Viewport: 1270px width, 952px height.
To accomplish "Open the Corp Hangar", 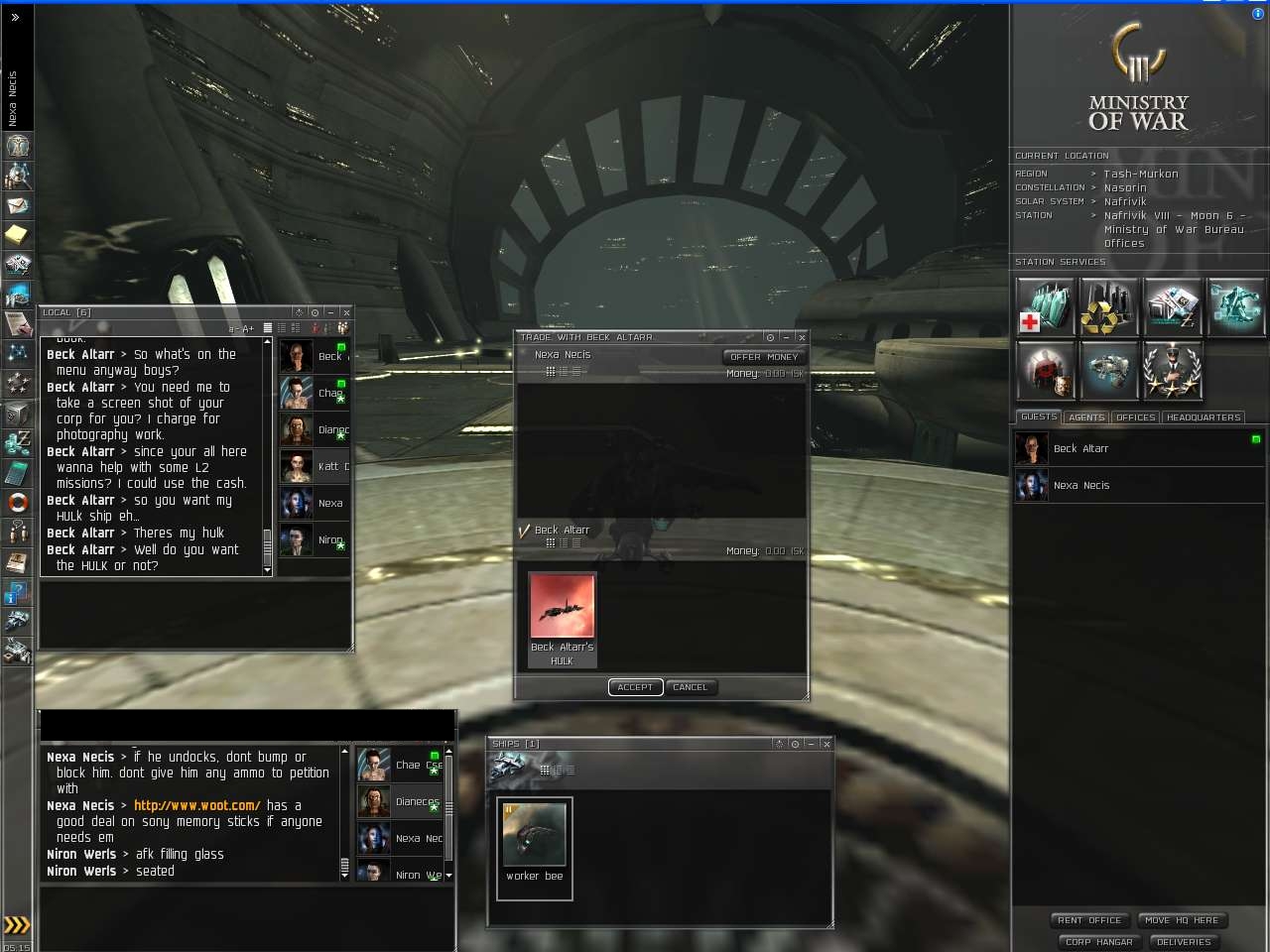I will (x=1098, y=942).
